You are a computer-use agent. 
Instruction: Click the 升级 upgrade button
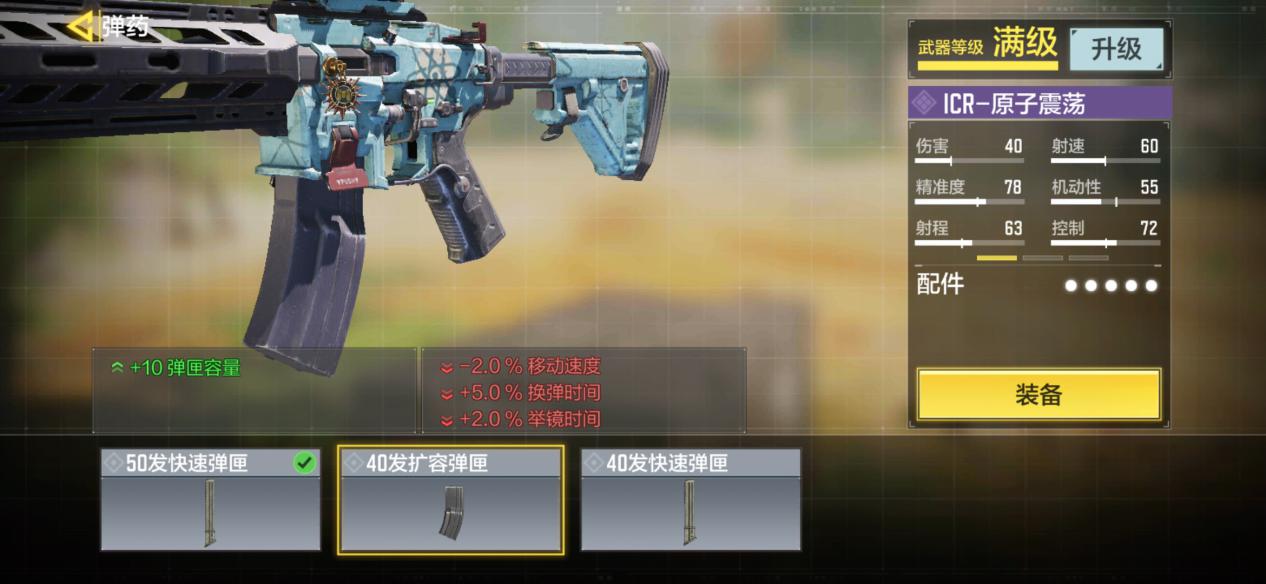point(1116,49)
